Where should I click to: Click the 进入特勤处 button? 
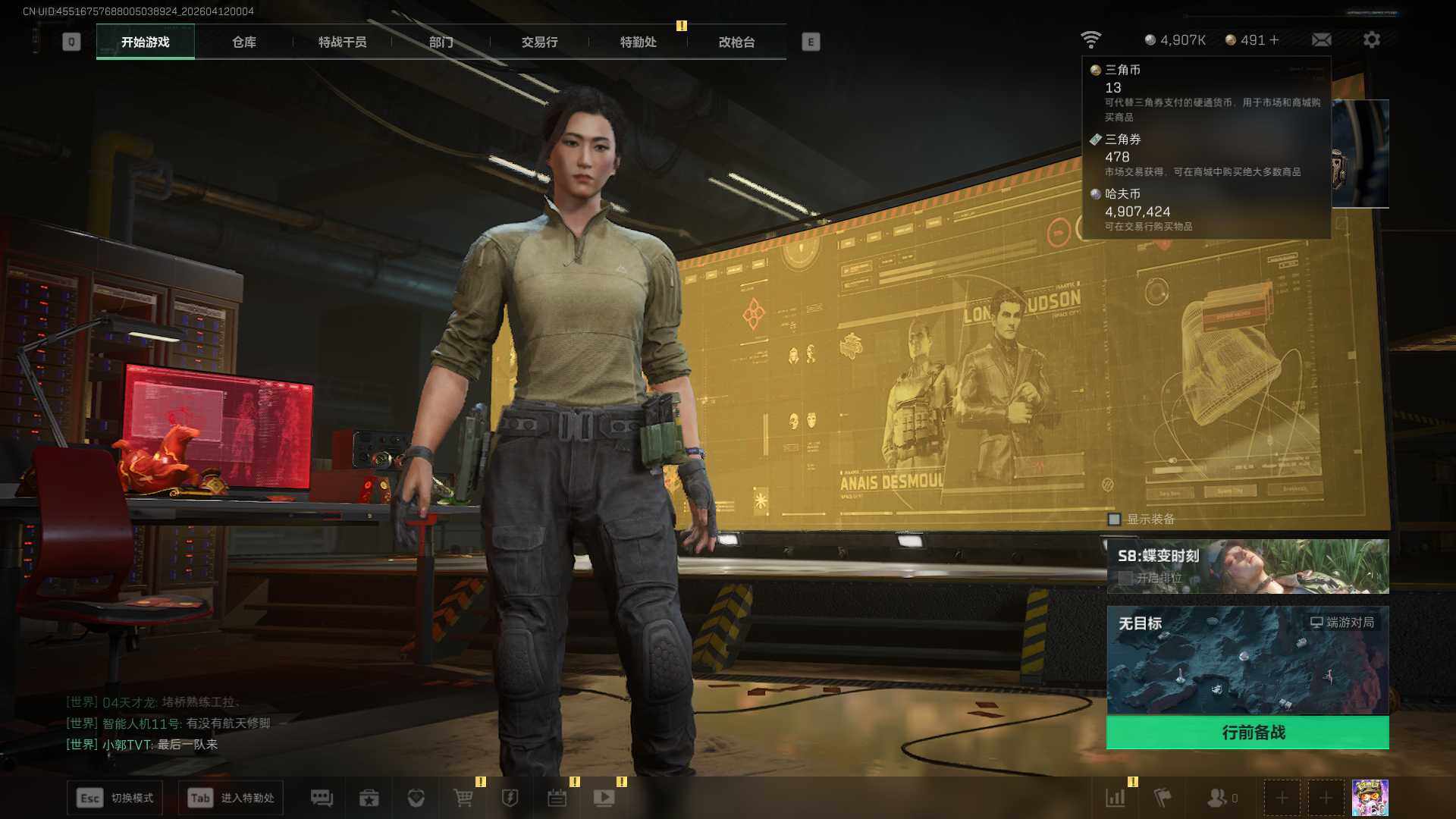click(231, 798)
